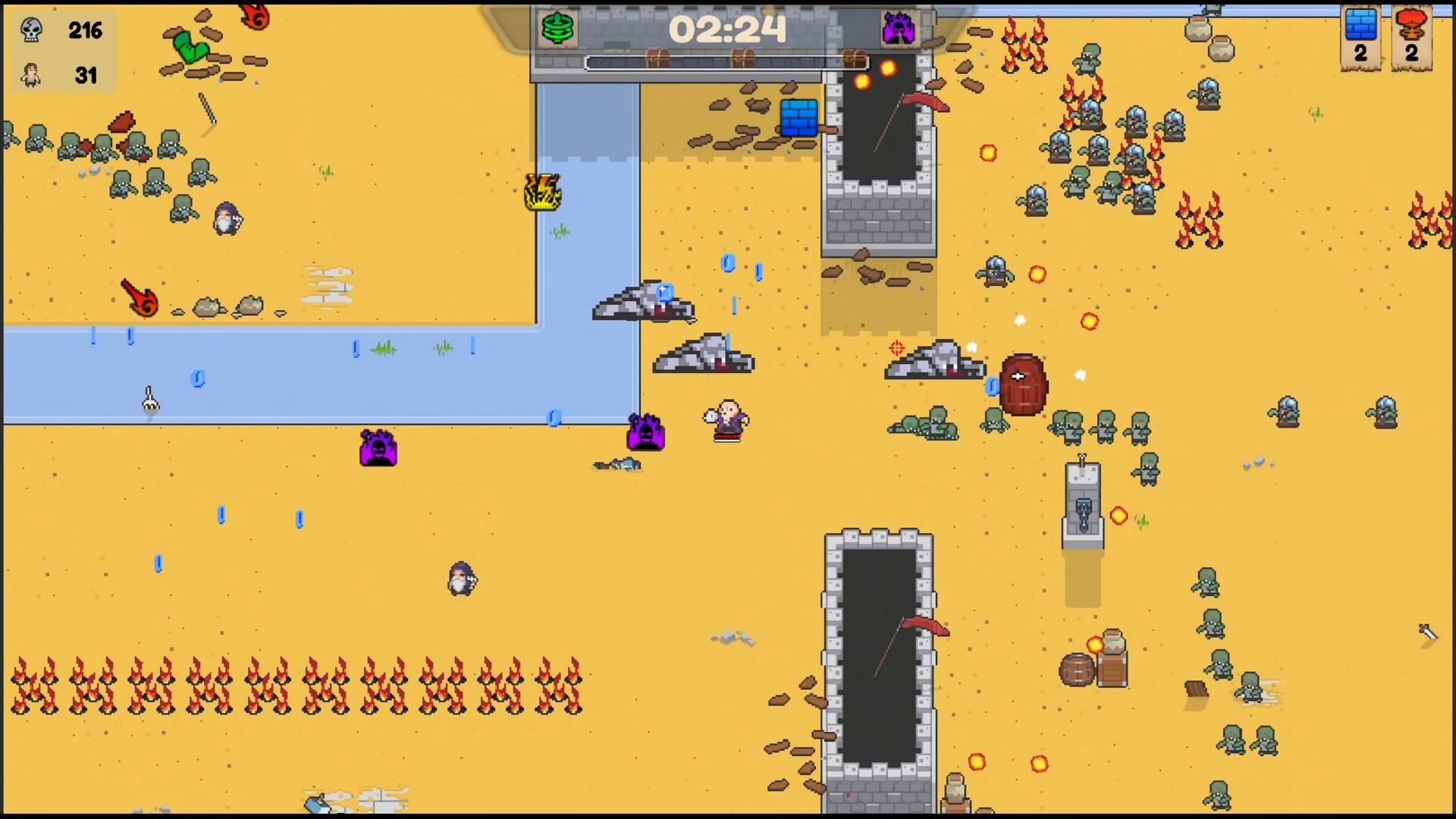Image resolution: width=1456 pixels, height=819 pixels.
Task: Click the villager count number 31
Action: coord(86,76)
